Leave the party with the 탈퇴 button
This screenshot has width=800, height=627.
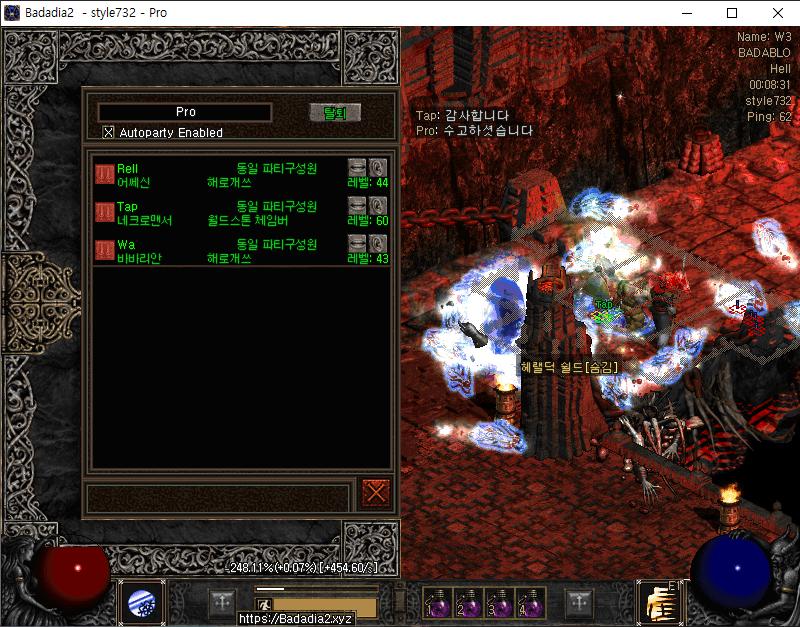(334, 112)
